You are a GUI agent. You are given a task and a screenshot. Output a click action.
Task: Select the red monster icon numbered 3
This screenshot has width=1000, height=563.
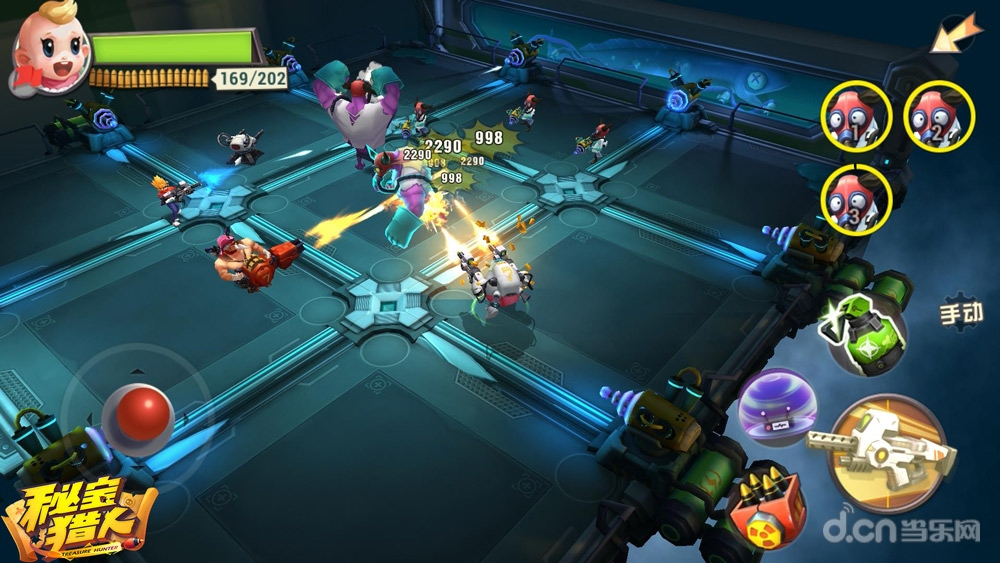[857, 198]
